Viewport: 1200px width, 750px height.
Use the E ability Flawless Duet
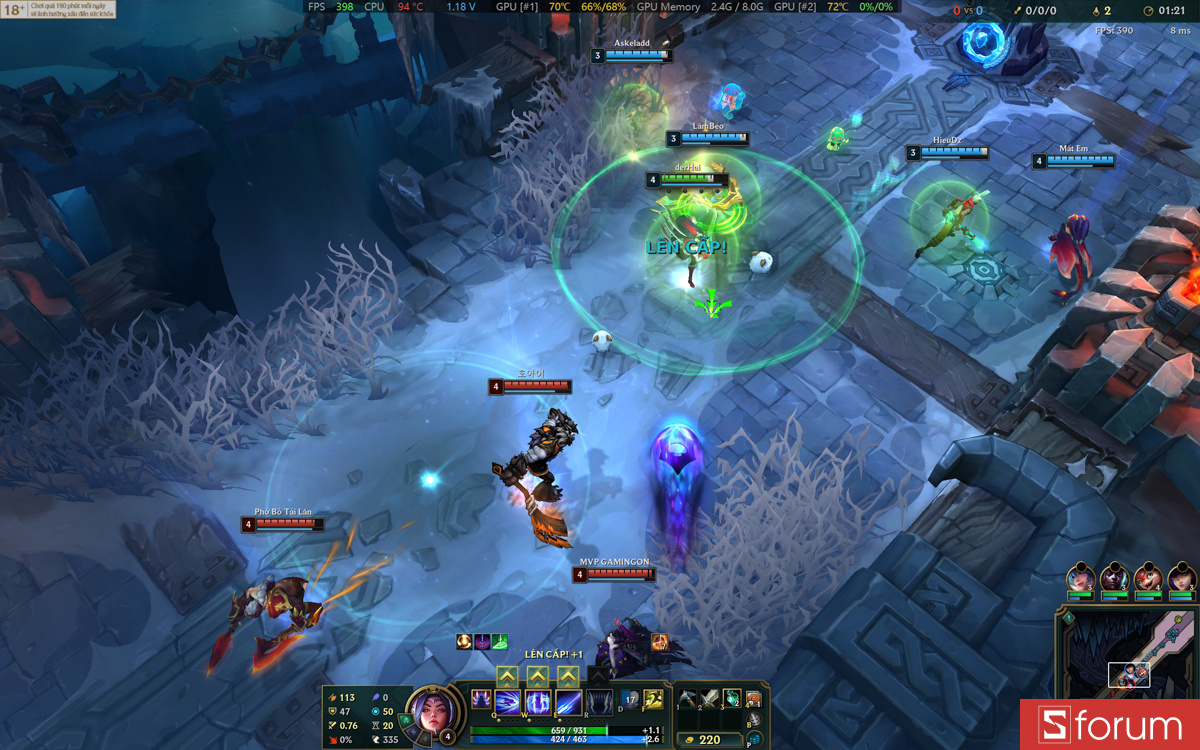[x=569, y=702]
